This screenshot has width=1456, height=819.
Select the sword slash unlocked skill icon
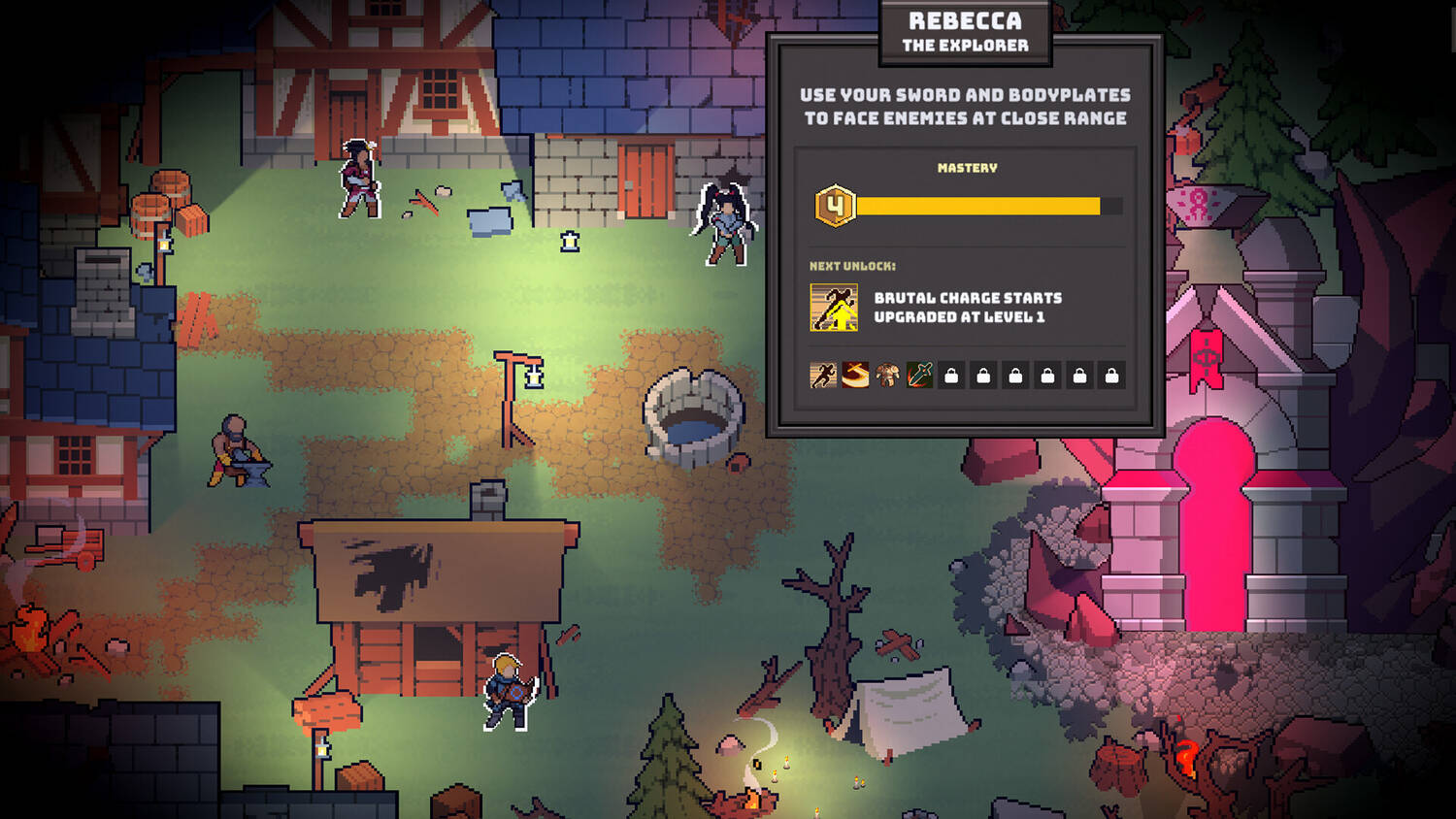pos(855,376)
